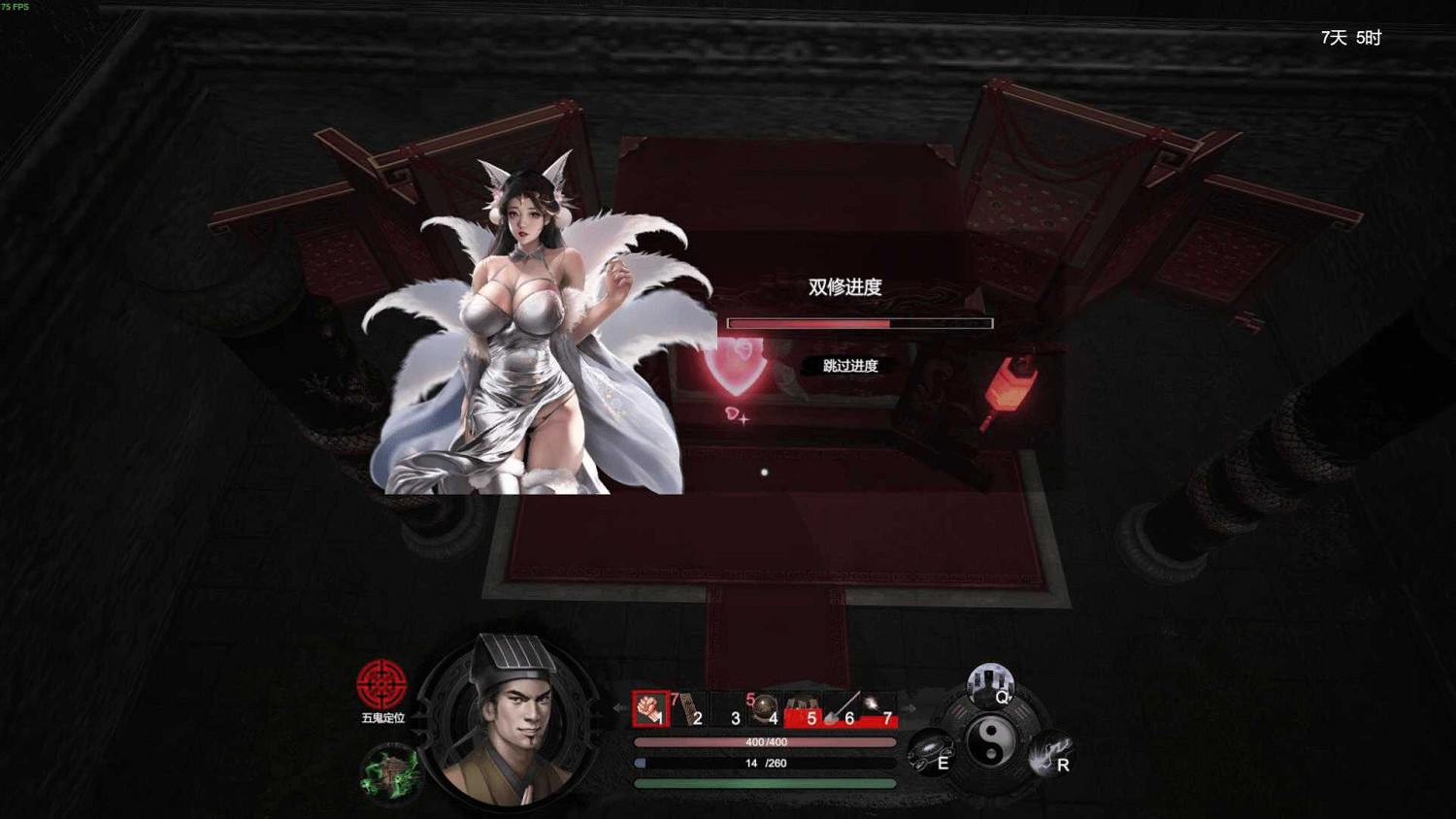Click the left arrow beside the hotbar
The image size is (1456, 819).
[618, 706]
